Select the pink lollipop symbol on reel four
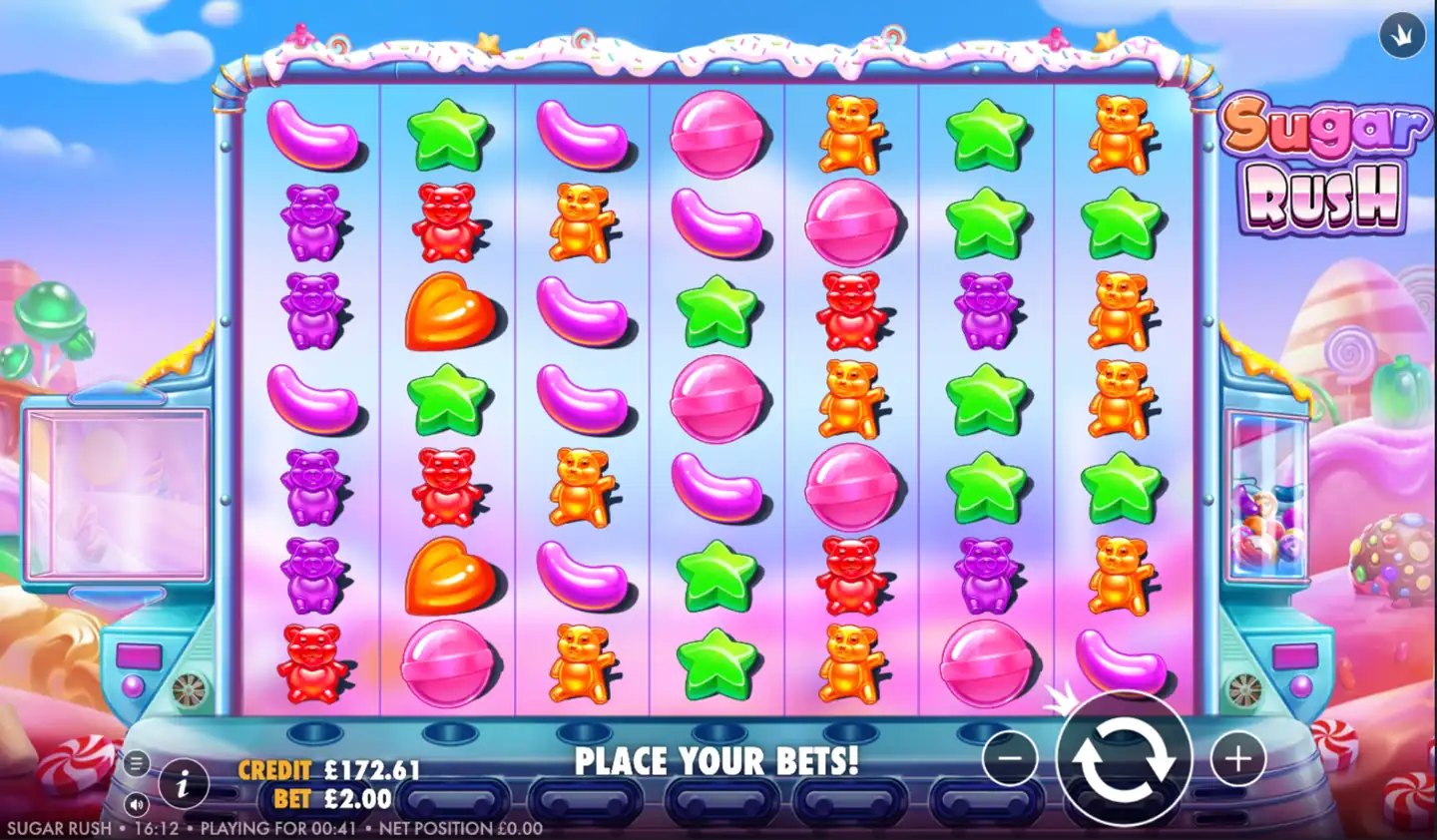This screenshot has width=1437, height=840. pos(717,137)
